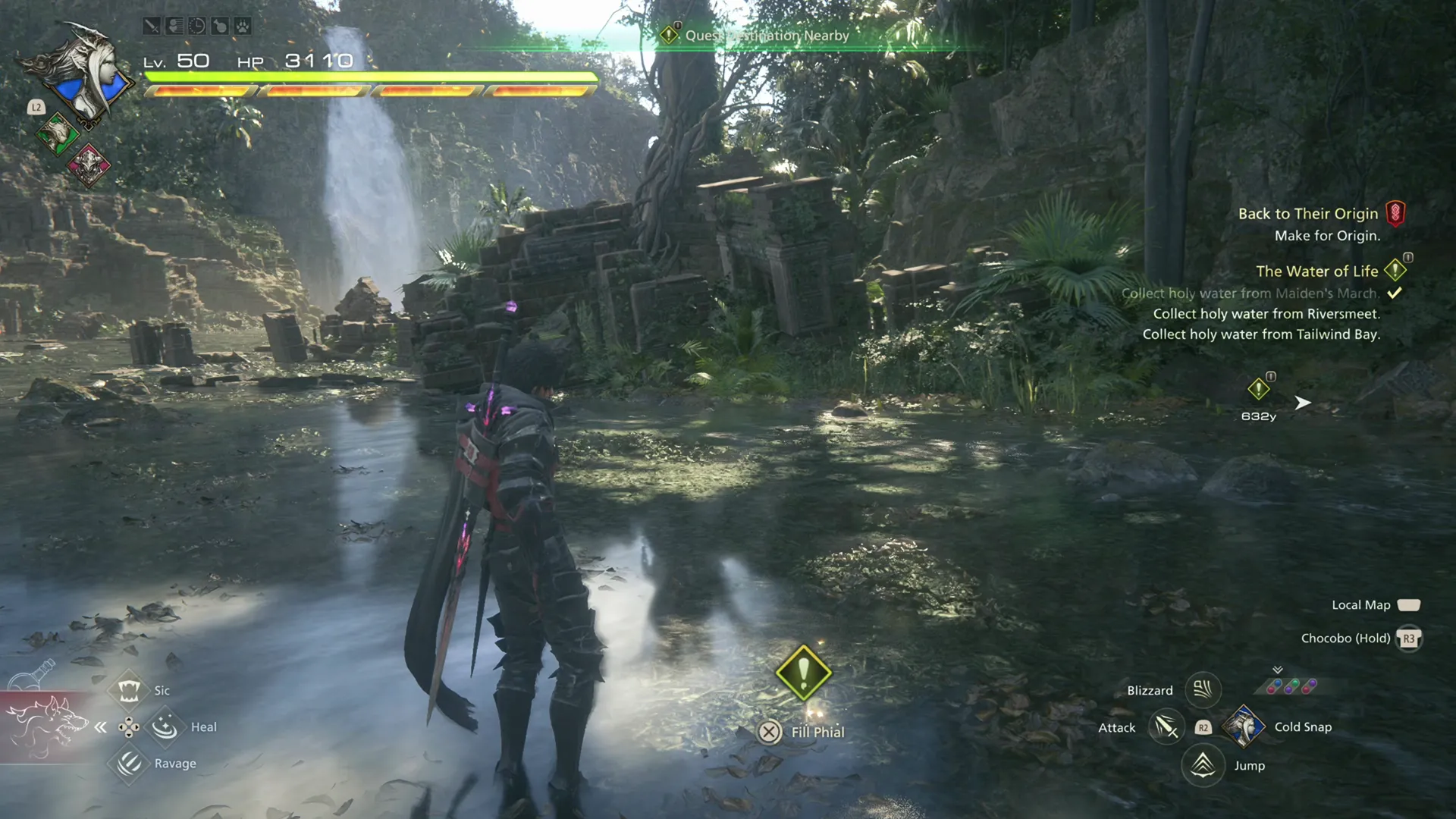This screenshot has height=819, width=1456.
Task: Select The Water of Life quest title
Action: (1317, 271)
